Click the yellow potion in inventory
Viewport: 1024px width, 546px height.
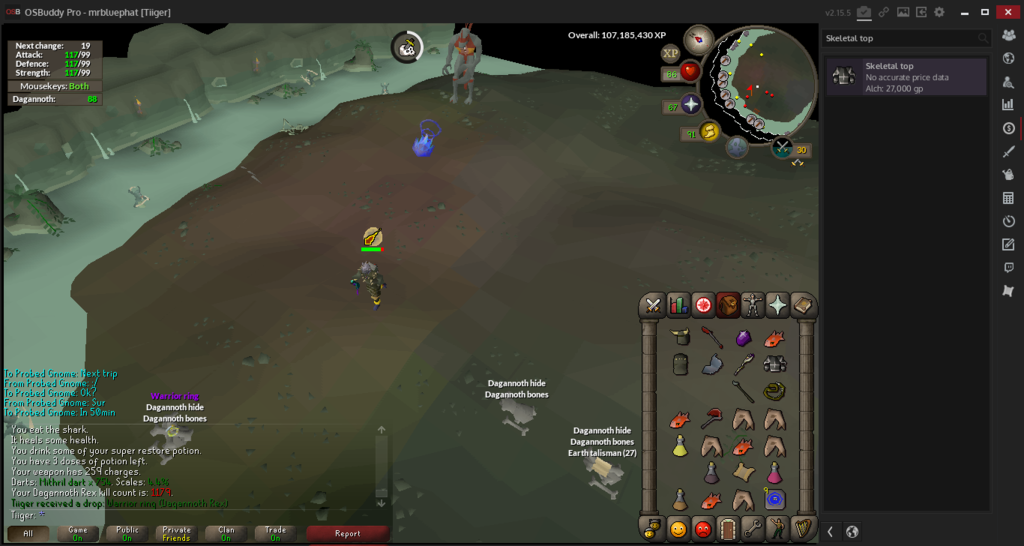click(680, 446)
